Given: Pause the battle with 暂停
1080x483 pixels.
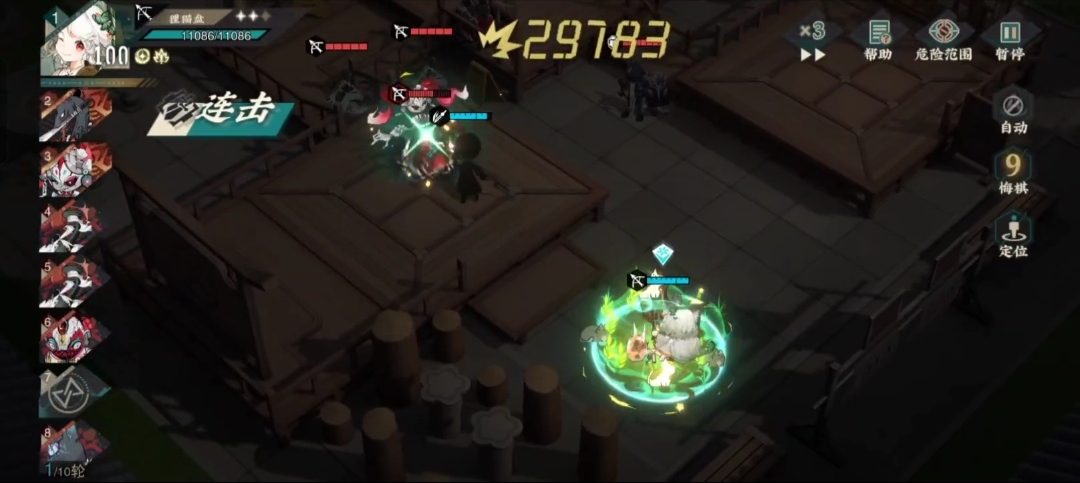Looking at the screenshot, I should pos(1010,39).
